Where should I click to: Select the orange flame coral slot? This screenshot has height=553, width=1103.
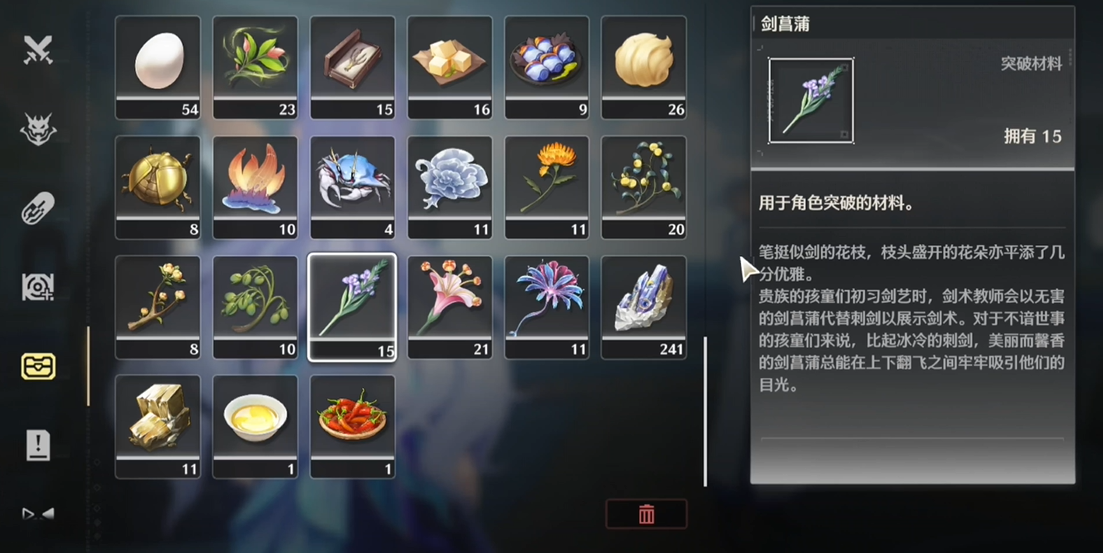pos(255,187)
